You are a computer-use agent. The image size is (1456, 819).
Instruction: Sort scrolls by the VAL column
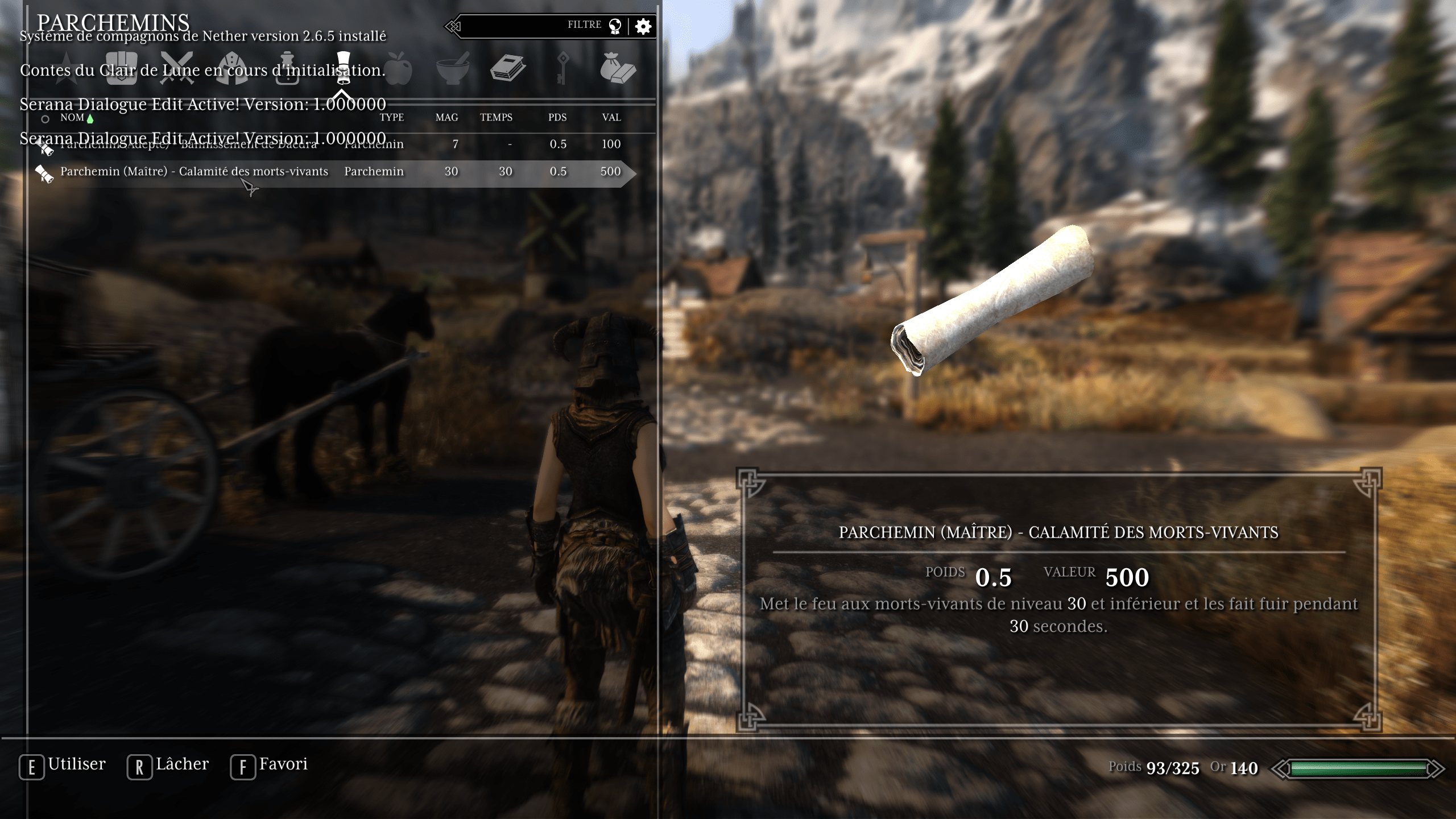tap(611, 118)
